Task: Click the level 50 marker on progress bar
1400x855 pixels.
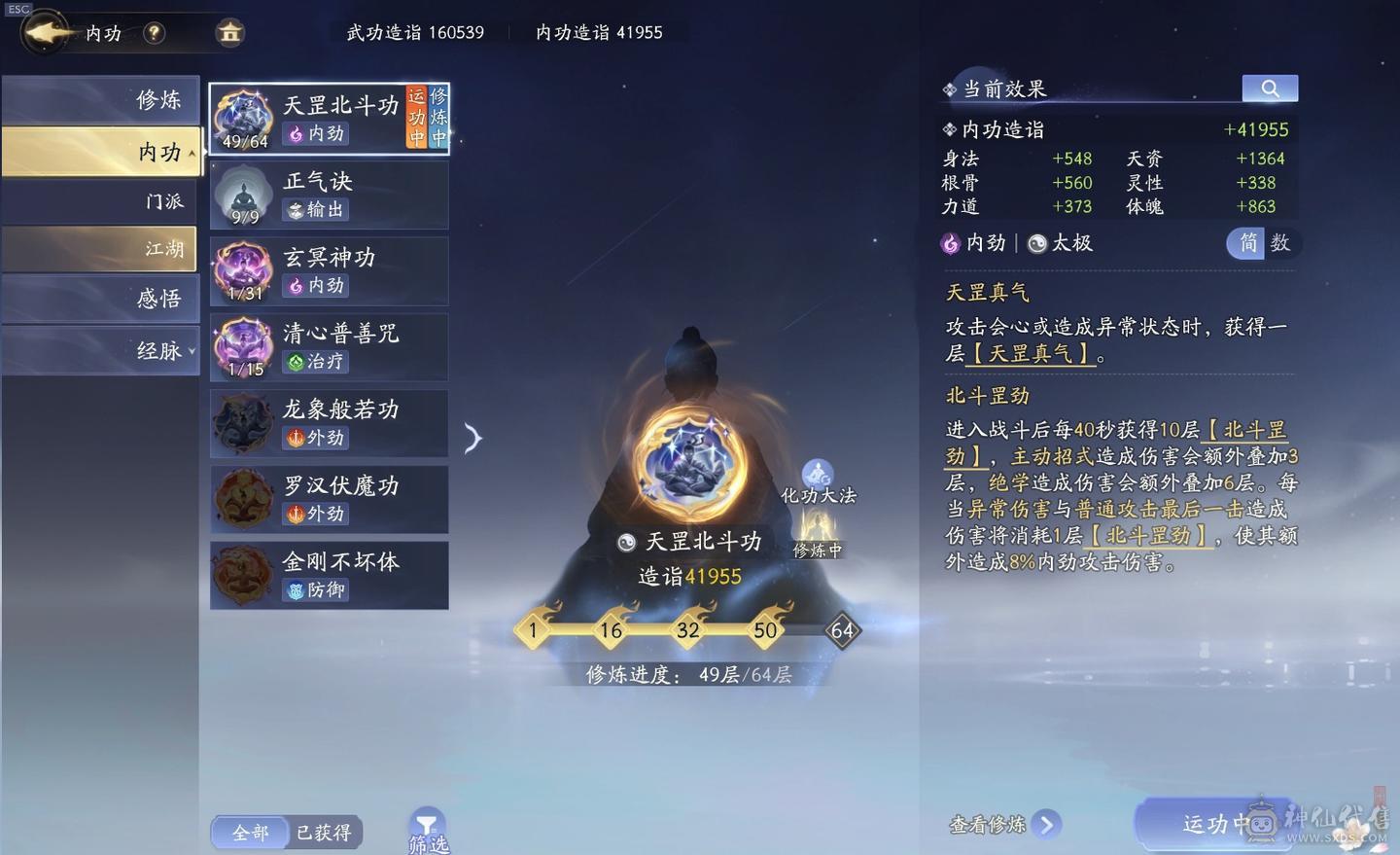Action: [765, 630]
